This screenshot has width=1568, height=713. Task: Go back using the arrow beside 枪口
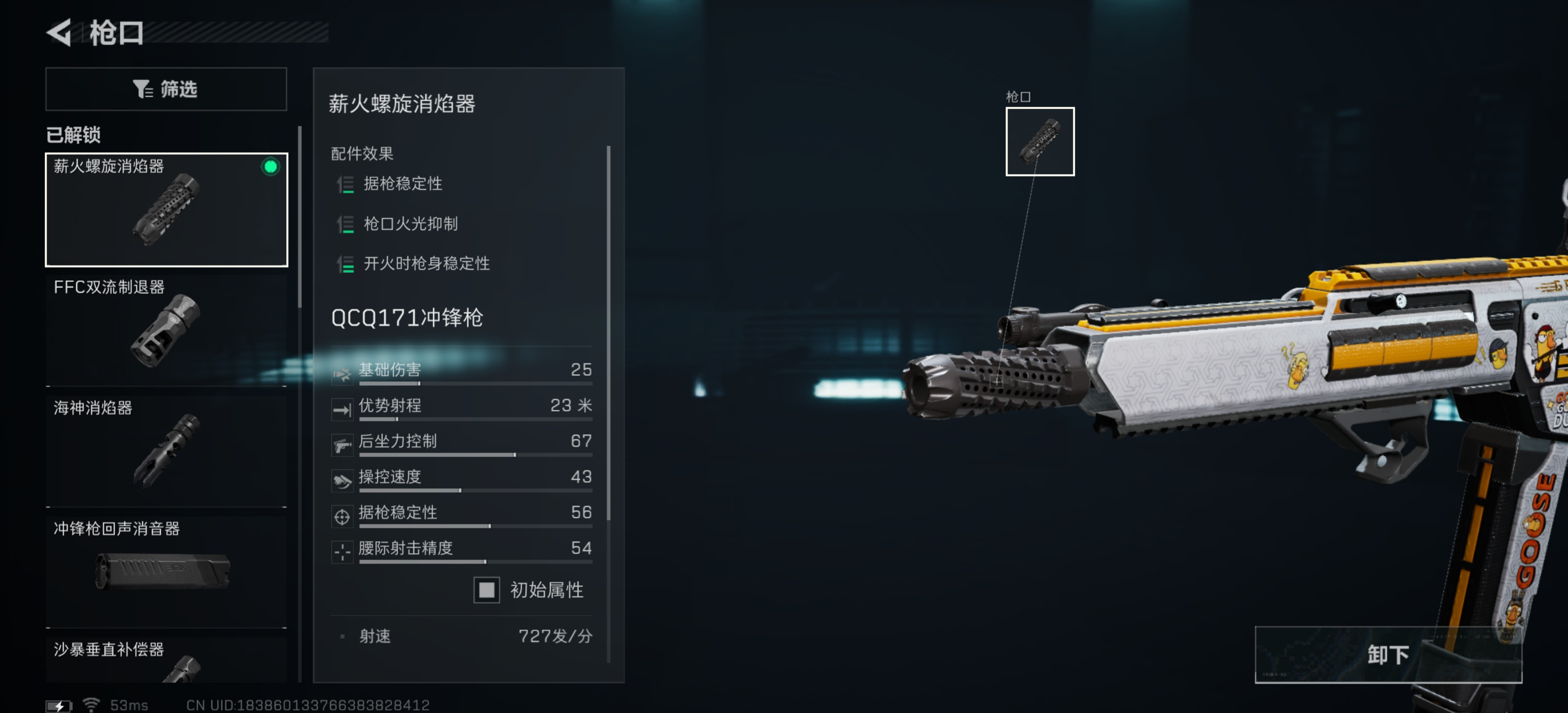pyautogui.click(x=60, y=32)
